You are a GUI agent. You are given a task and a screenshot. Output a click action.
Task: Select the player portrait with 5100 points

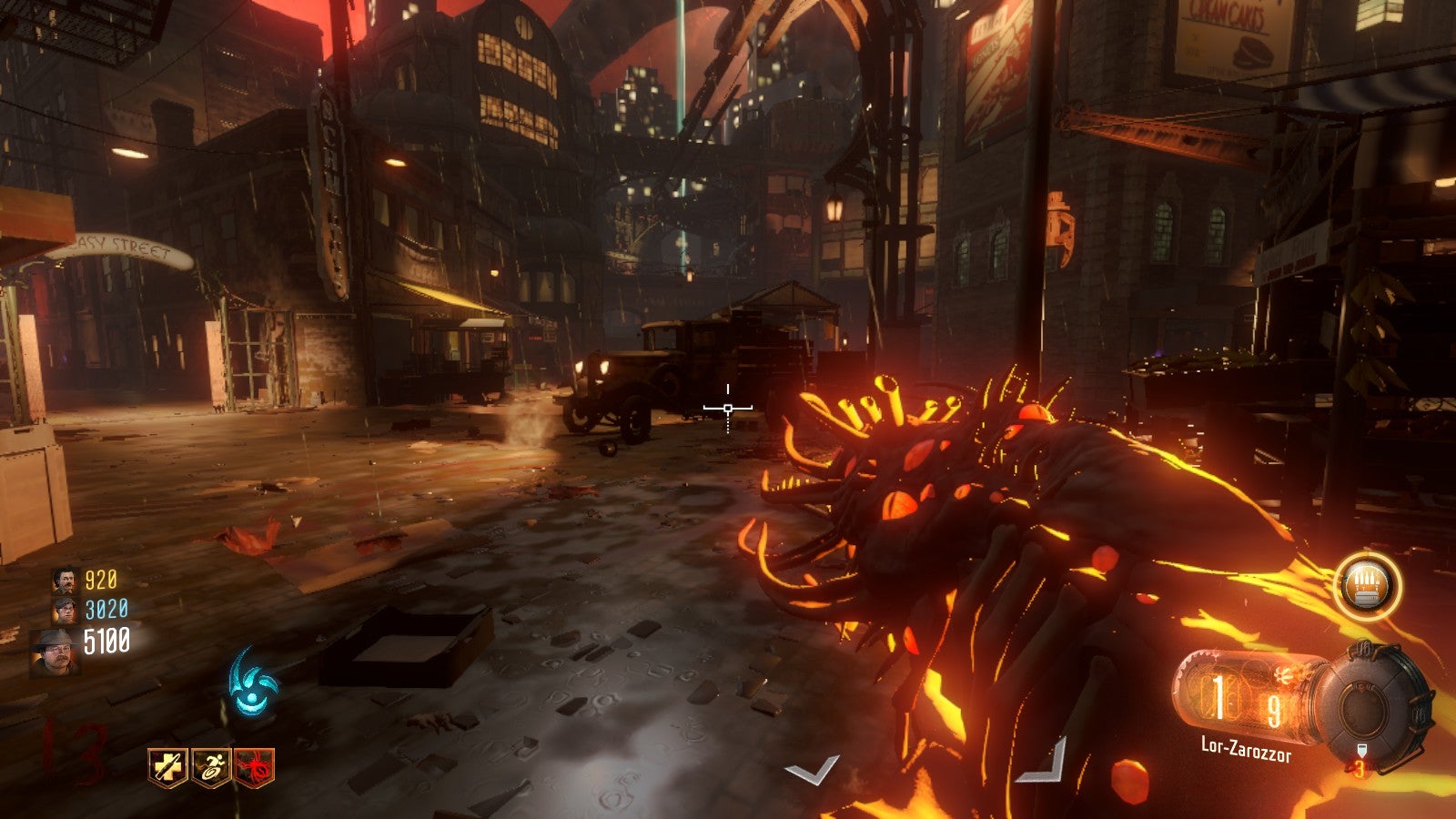(56, 650)
